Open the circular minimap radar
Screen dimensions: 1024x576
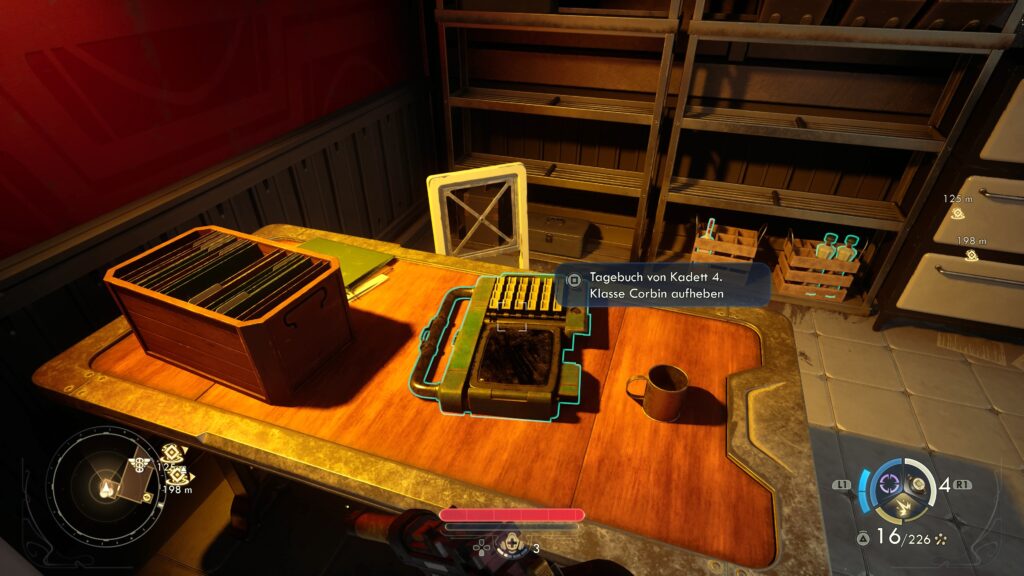point(103,489)
